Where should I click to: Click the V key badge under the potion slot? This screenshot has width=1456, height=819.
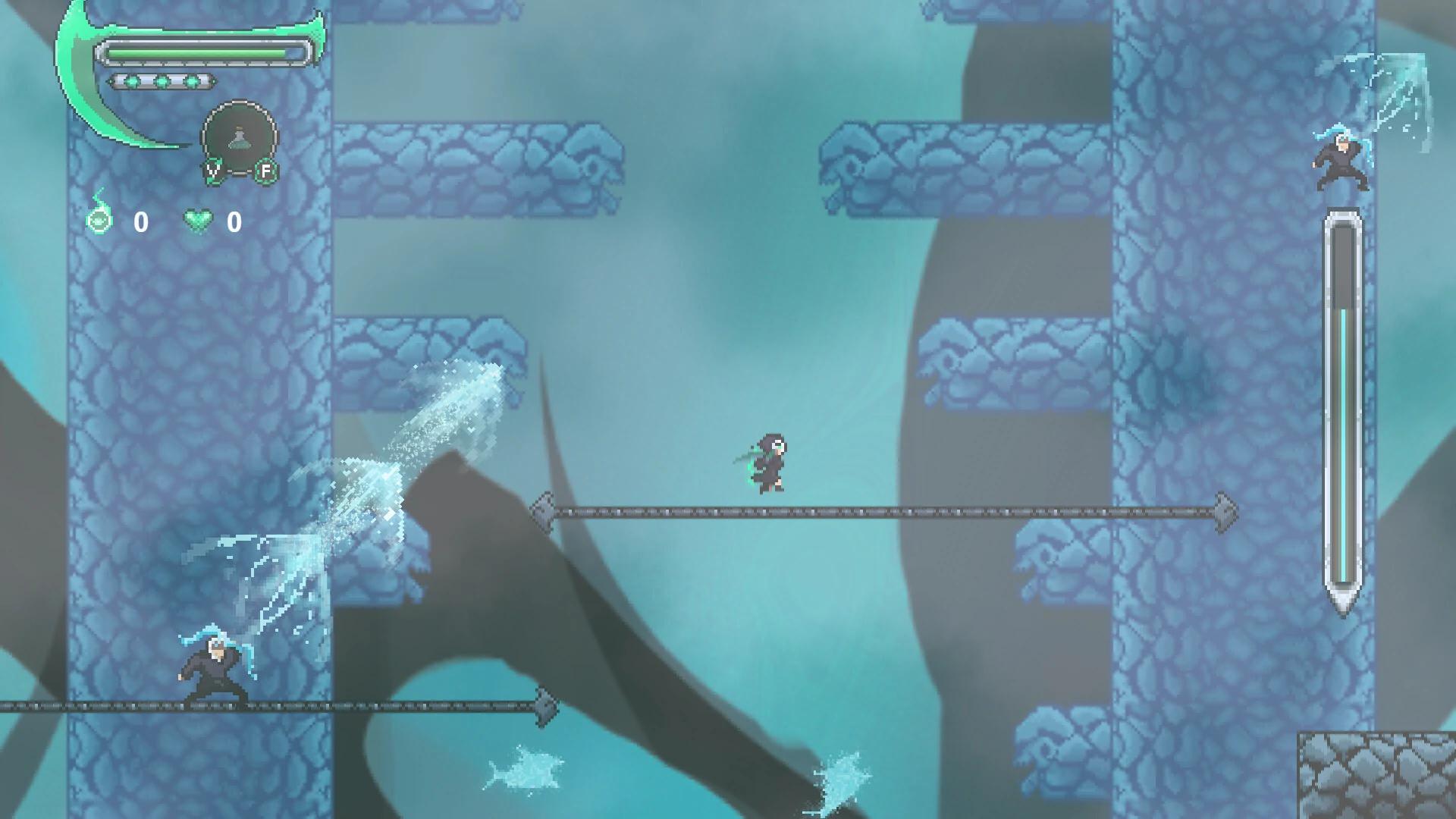point(214,170)
